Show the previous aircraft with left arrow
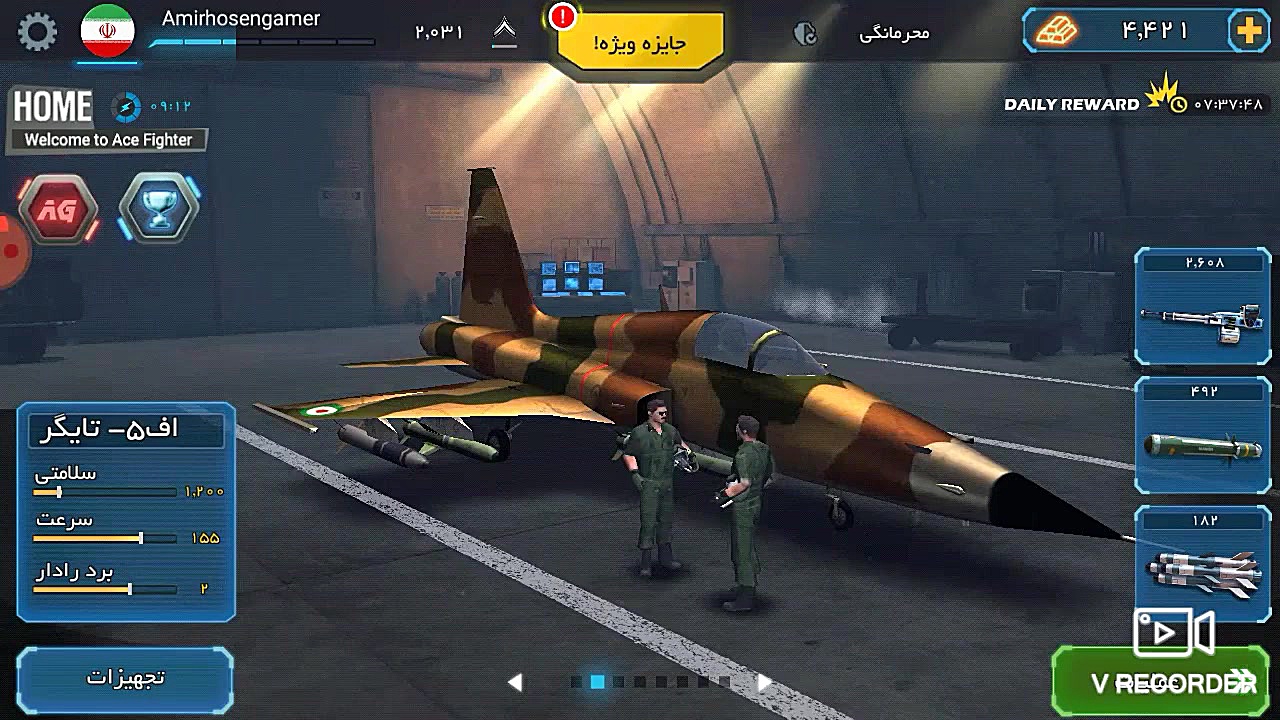This screenshot has width=1280, height=720. [515, 682]
